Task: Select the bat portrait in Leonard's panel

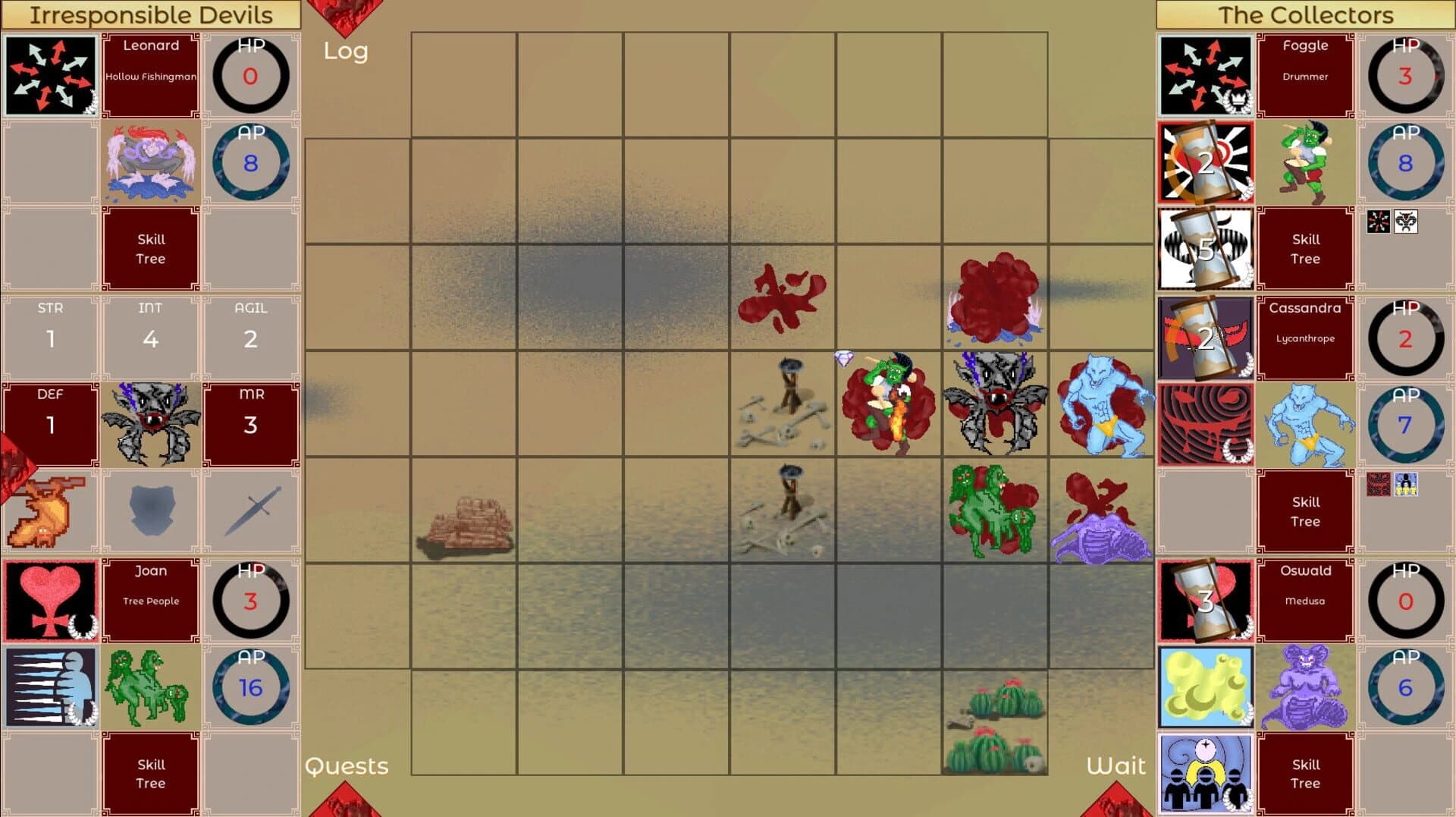Action: (x=151, y=423)
